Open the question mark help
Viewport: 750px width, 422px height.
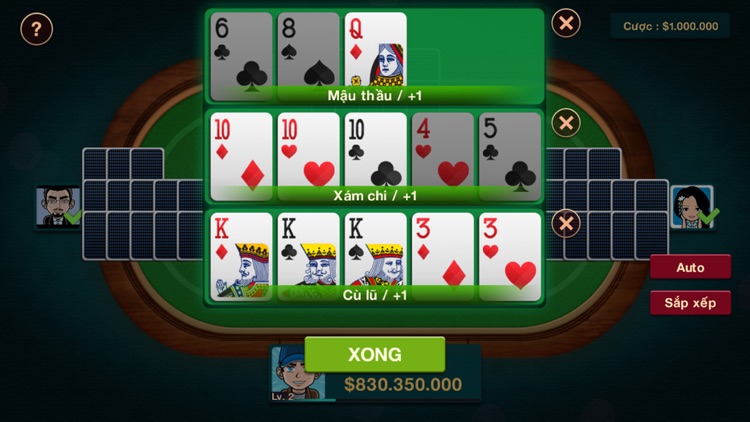(36, 29)
